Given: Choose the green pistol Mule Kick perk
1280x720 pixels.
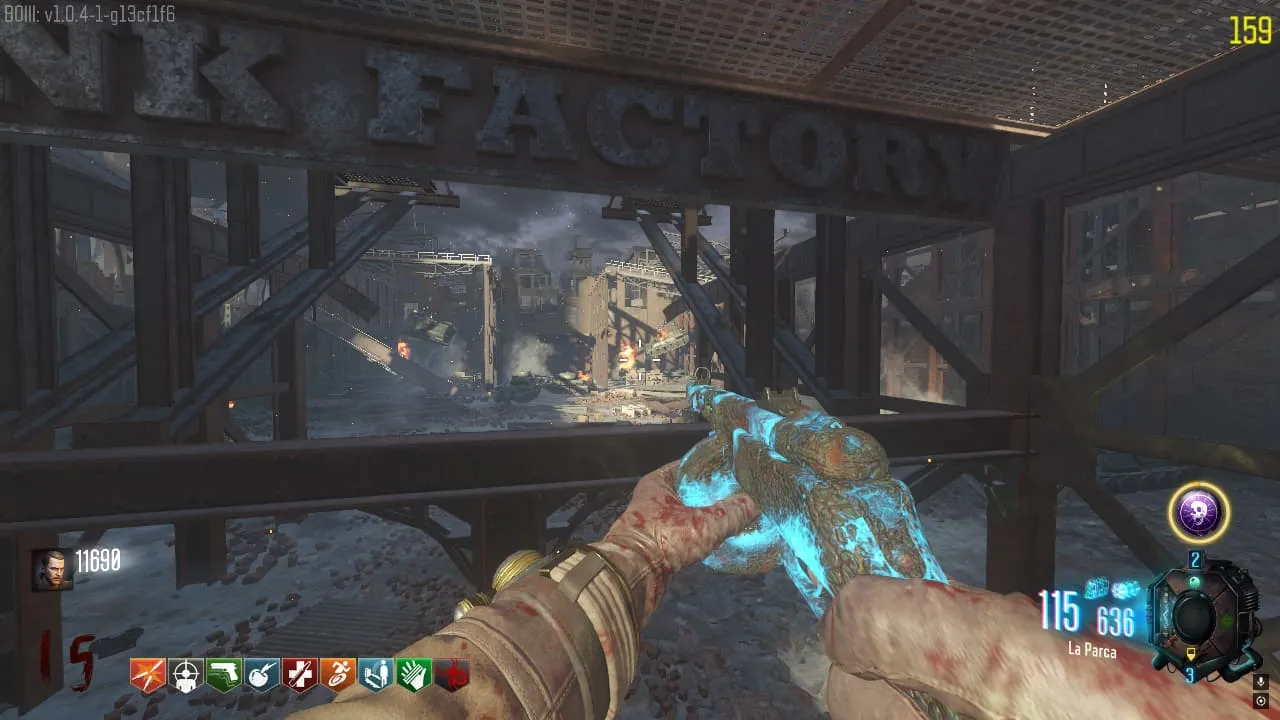Looking at the screenshot, I should [x=223, y=675].
